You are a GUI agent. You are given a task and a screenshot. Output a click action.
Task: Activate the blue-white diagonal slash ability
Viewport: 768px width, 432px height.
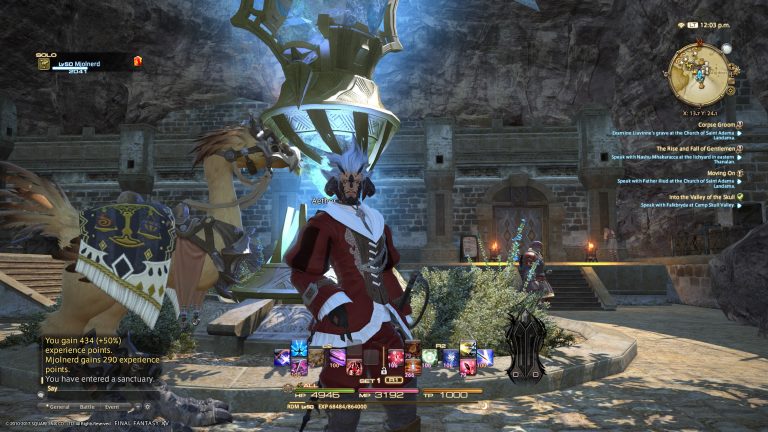point(484,356)
